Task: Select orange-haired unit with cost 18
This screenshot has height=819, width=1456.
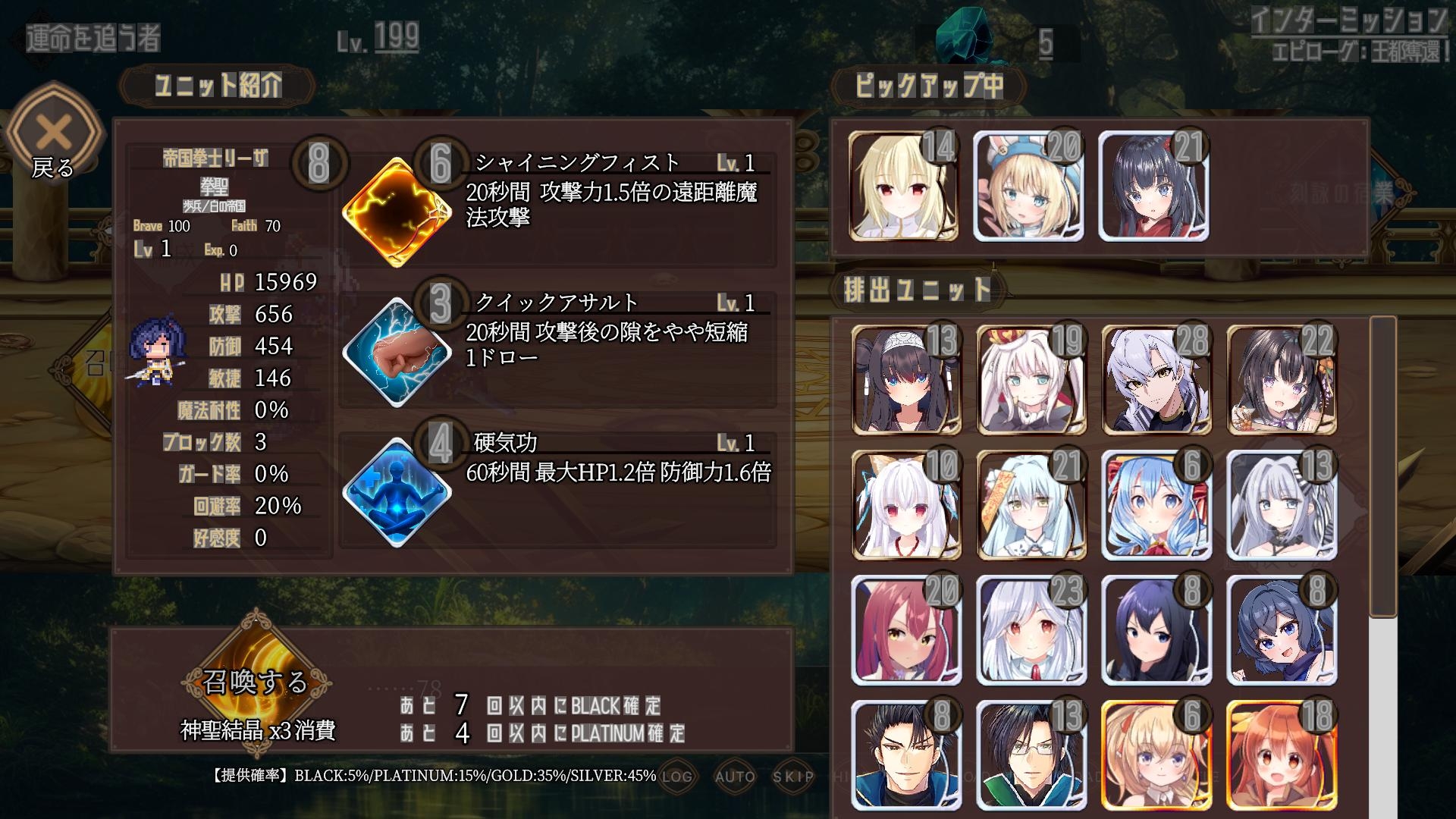Action: point(1282,755)
